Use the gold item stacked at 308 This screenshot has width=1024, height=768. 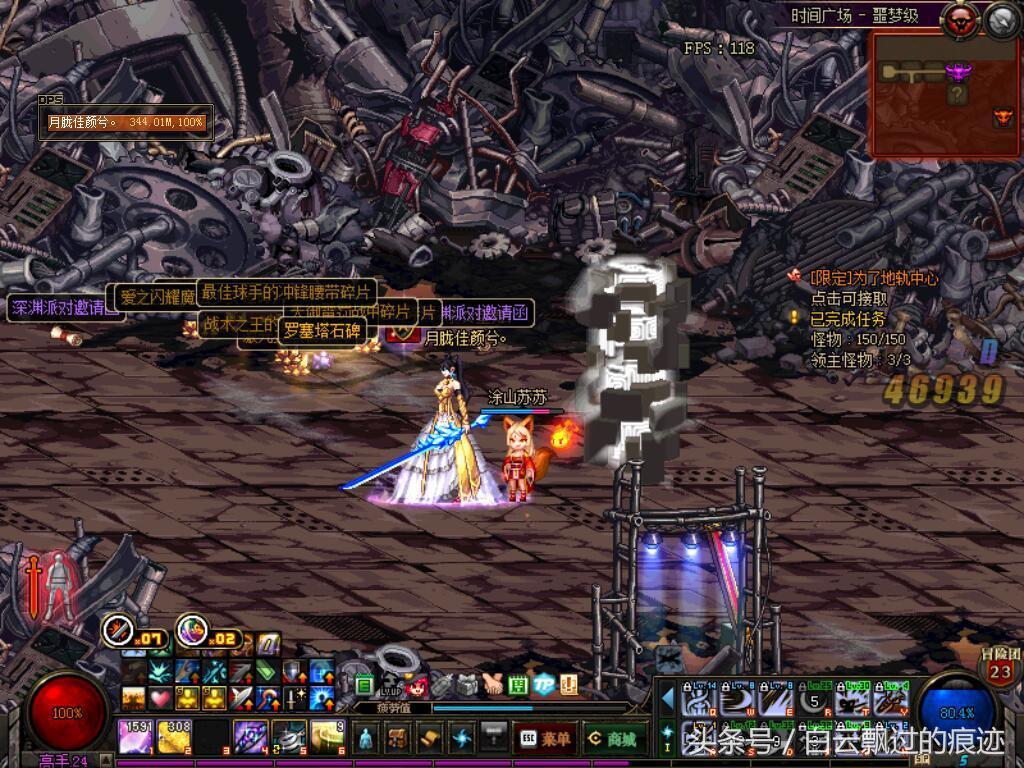pyautogui.click(x=173, y=737)
